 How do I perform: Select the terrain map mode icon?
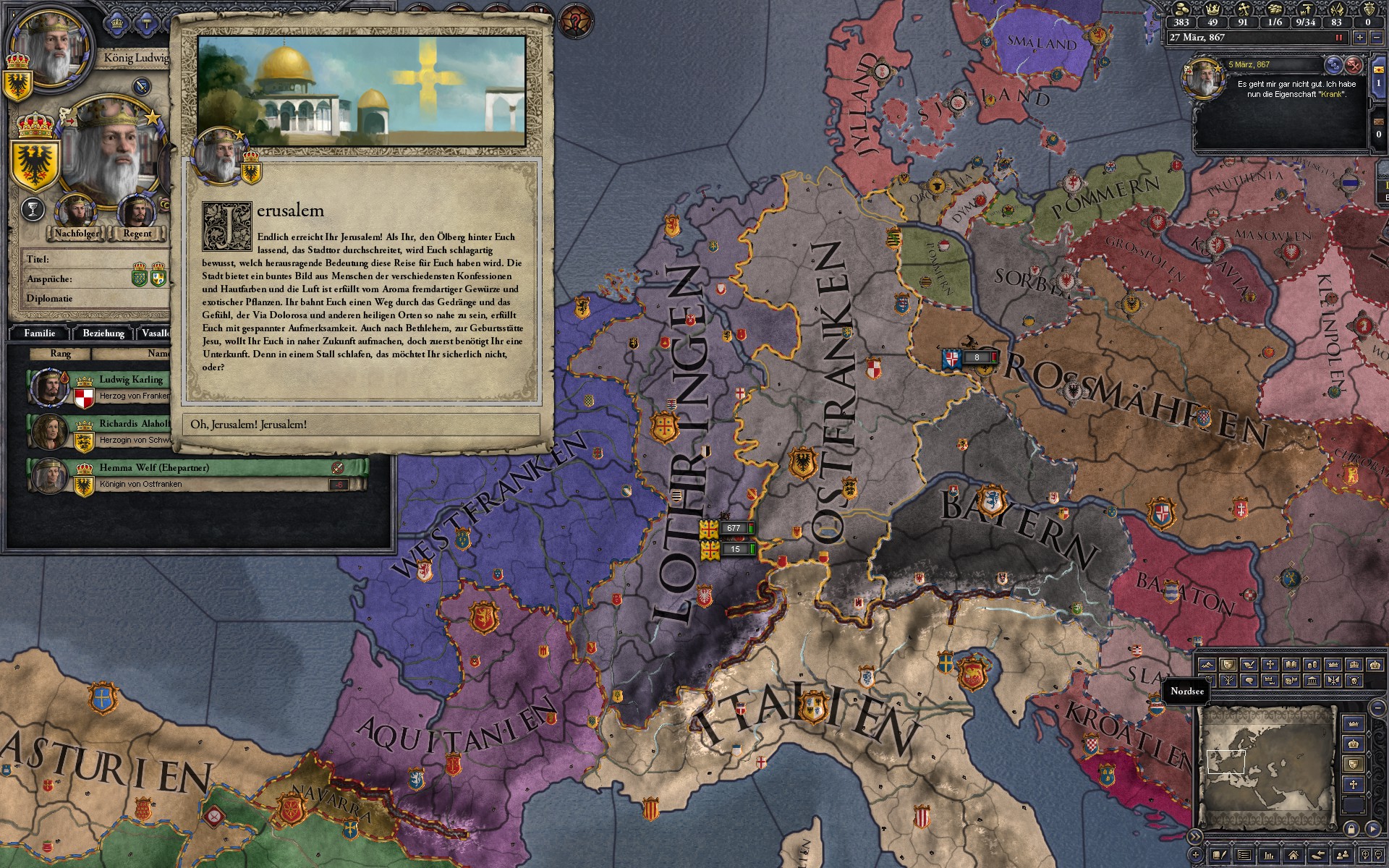point(1208,665)
